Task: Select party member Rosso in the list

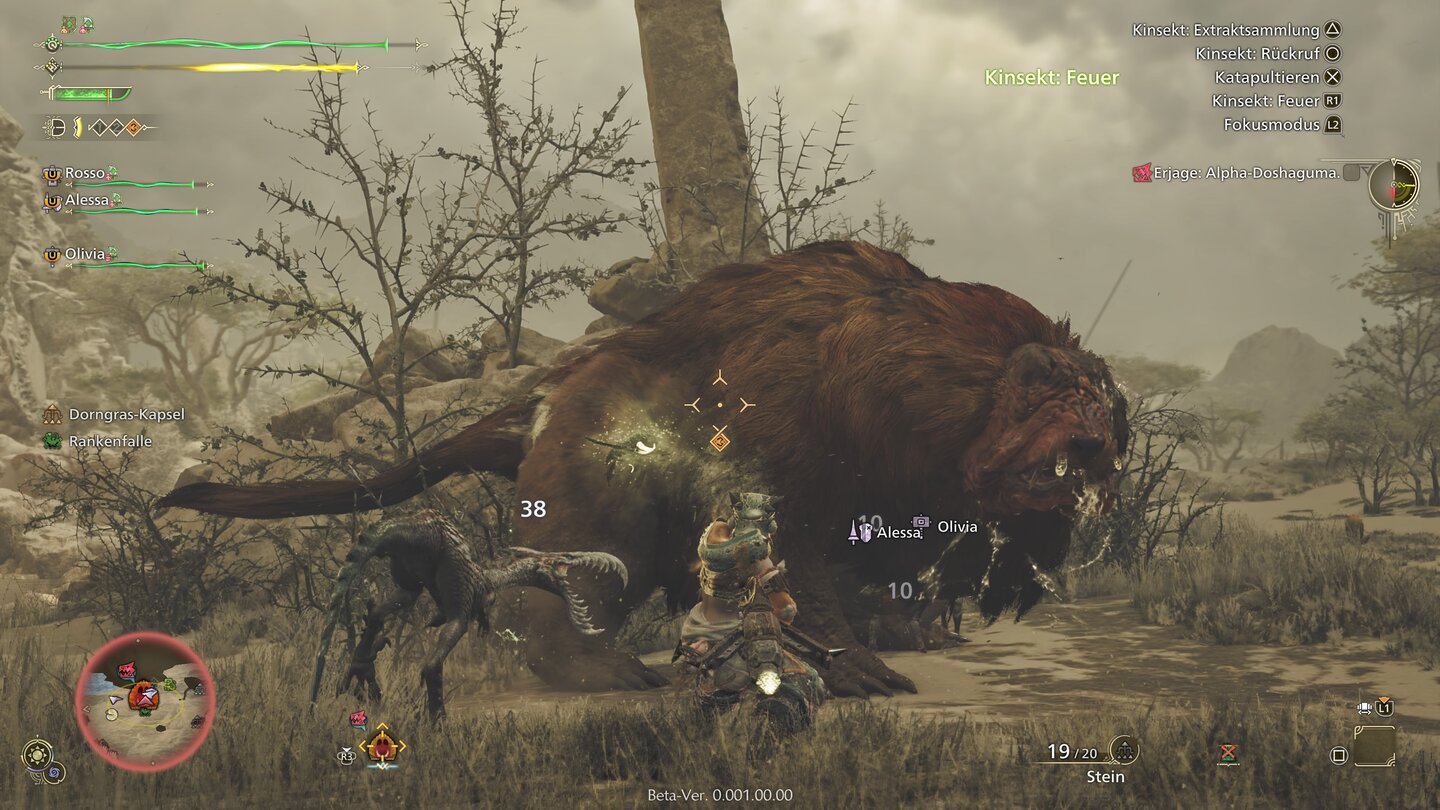Action: click(85, 173)
